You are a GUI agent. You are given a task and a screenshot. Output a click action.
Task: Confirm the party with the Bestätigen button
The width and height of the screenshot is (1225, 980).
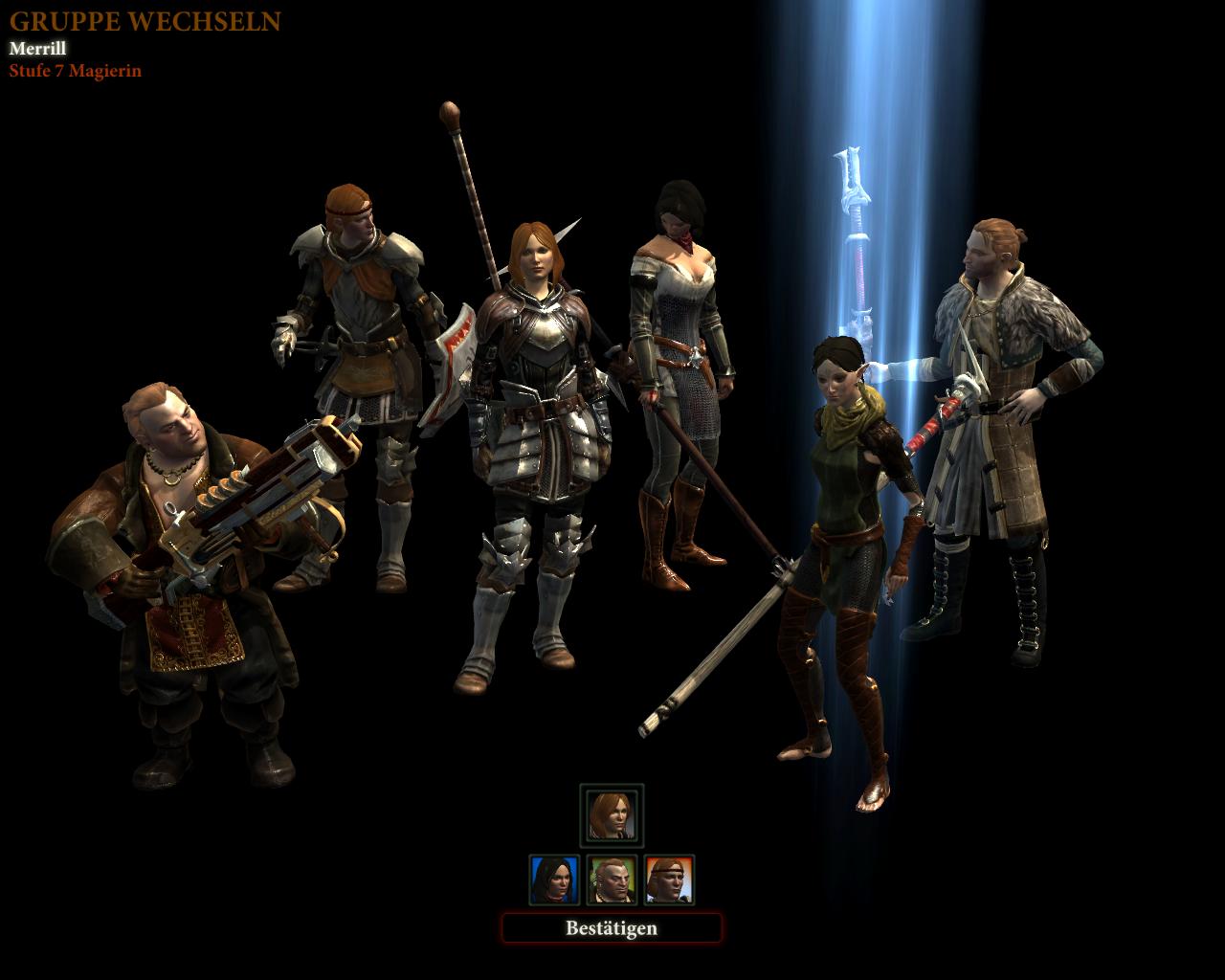pyautogui.click(x=612, y=928)
